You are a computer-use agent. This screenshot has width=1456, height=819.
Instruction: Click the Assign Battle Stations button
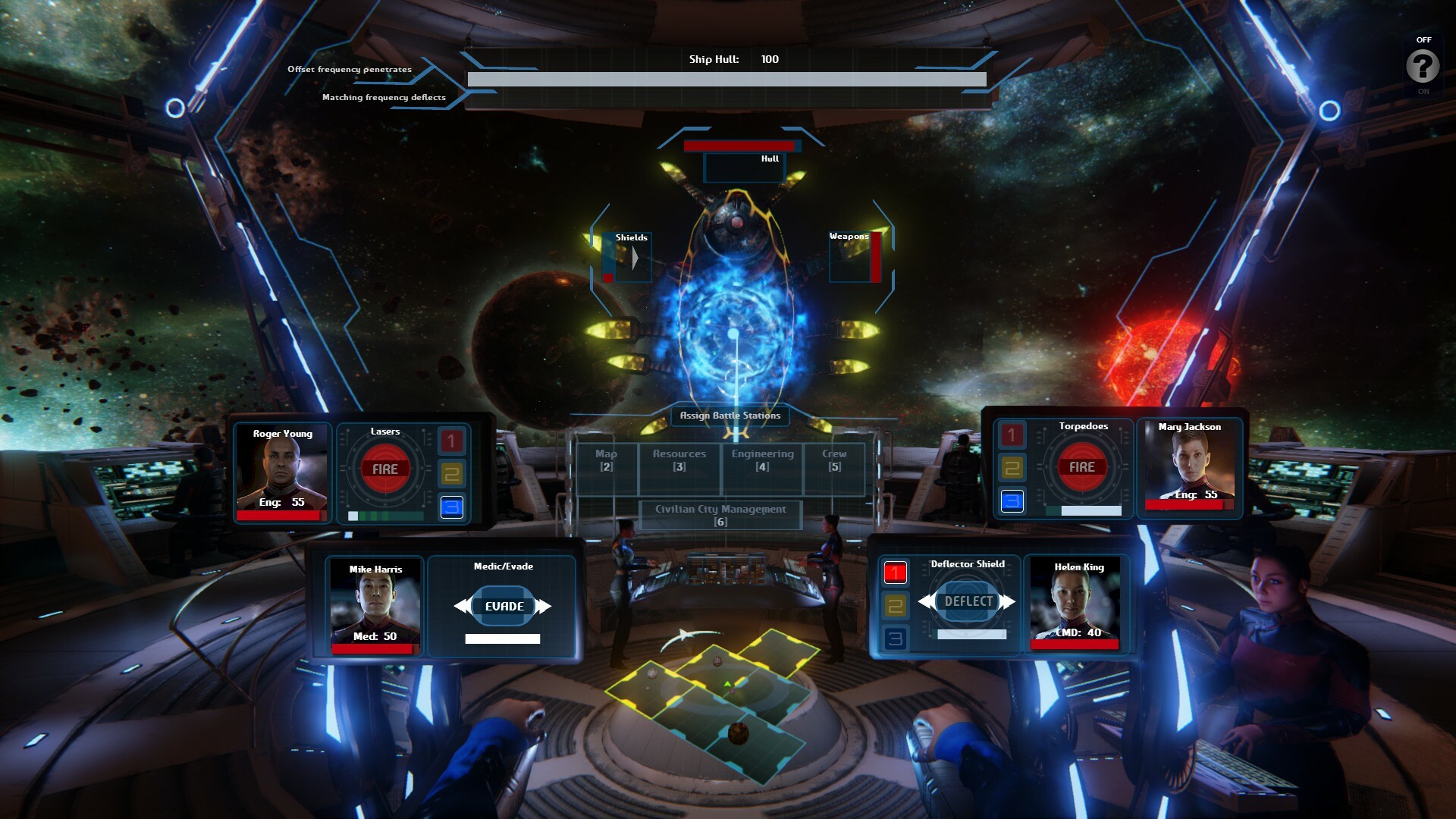click(730, 416)
